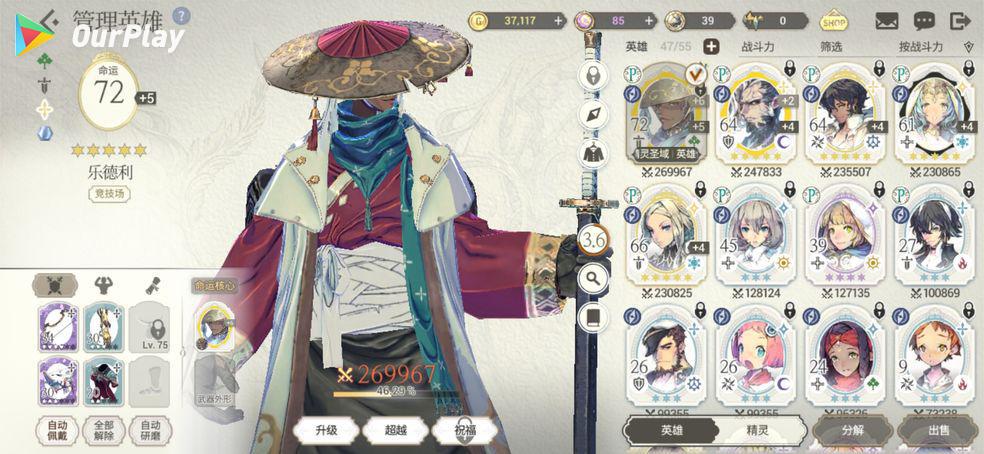This screenshot has width=984, height=454.
Task: Open the 超越 transcend option
Action: (x=396, y=430)
